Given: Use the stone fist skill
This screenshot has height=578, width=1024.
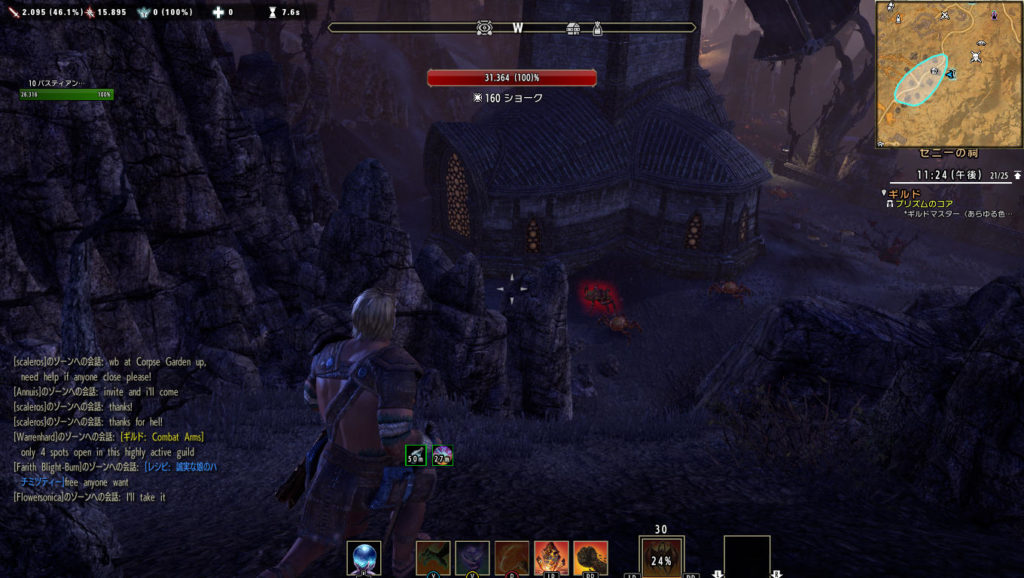Looking at the screenshot, I should click(x=590, y=557).
